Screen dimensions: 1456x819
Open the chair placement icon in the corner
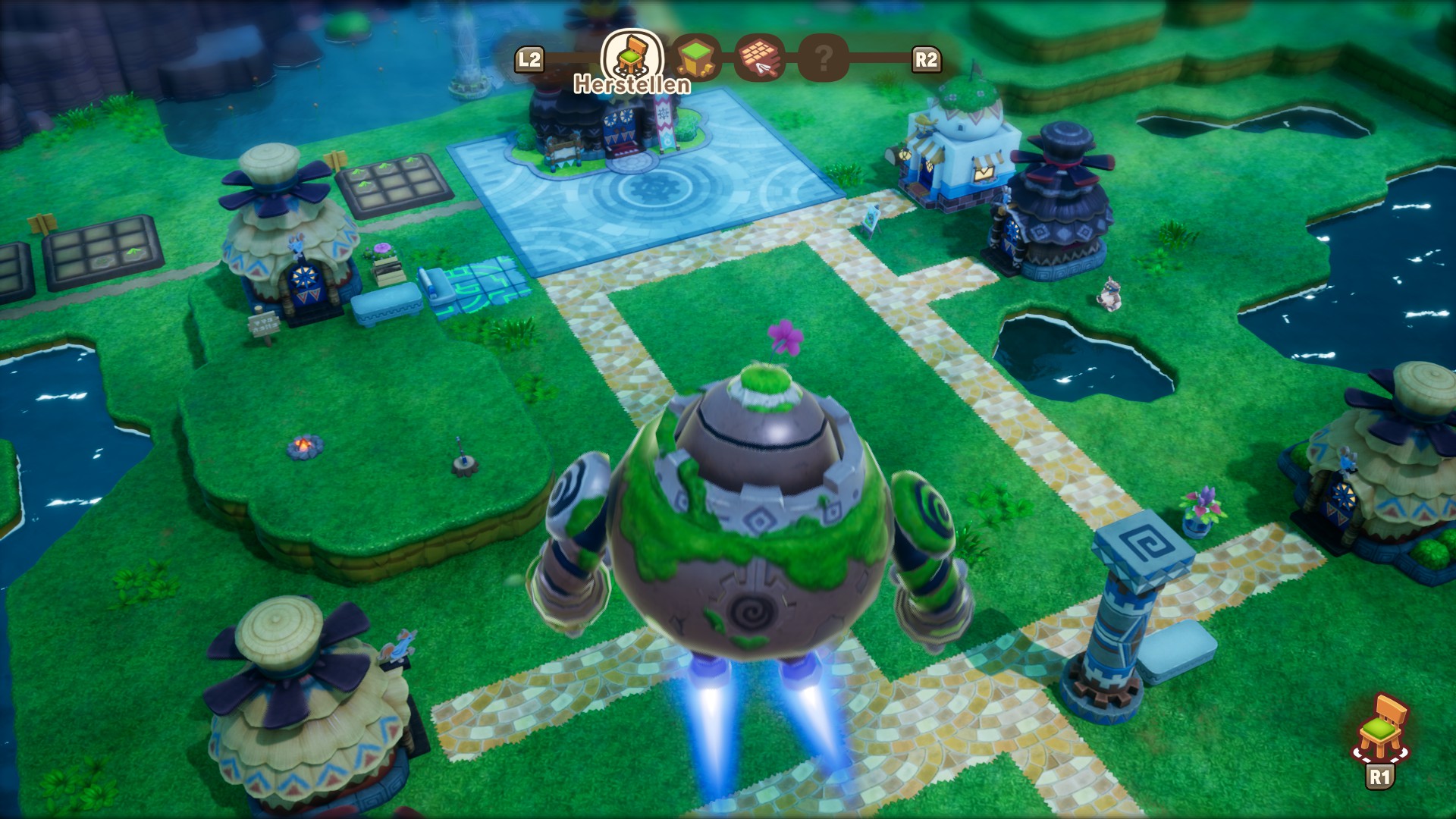(1381, 728)
